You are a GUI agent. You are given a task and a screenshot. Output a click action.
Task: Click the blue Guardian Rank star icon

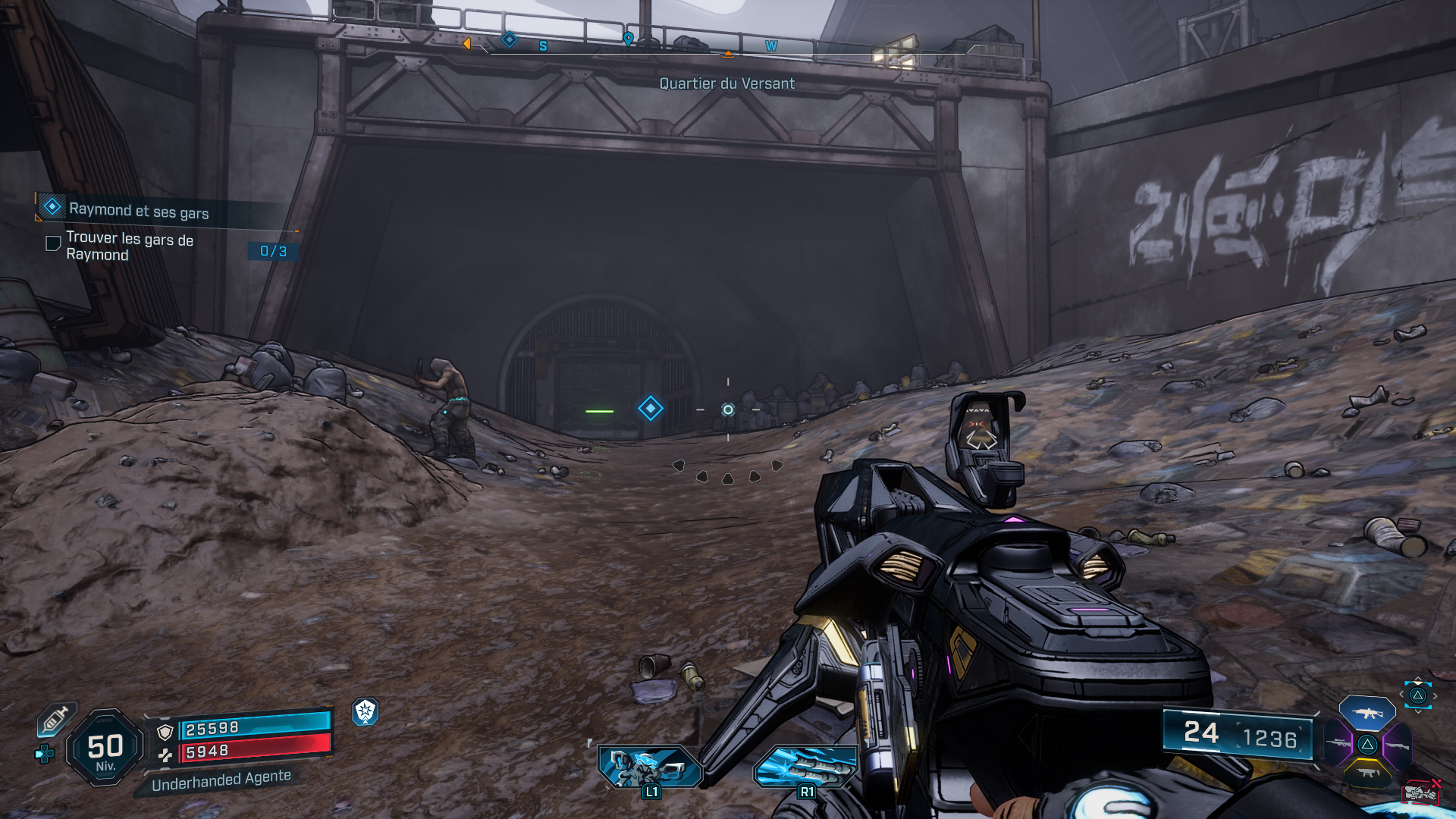tap(365, 714)
